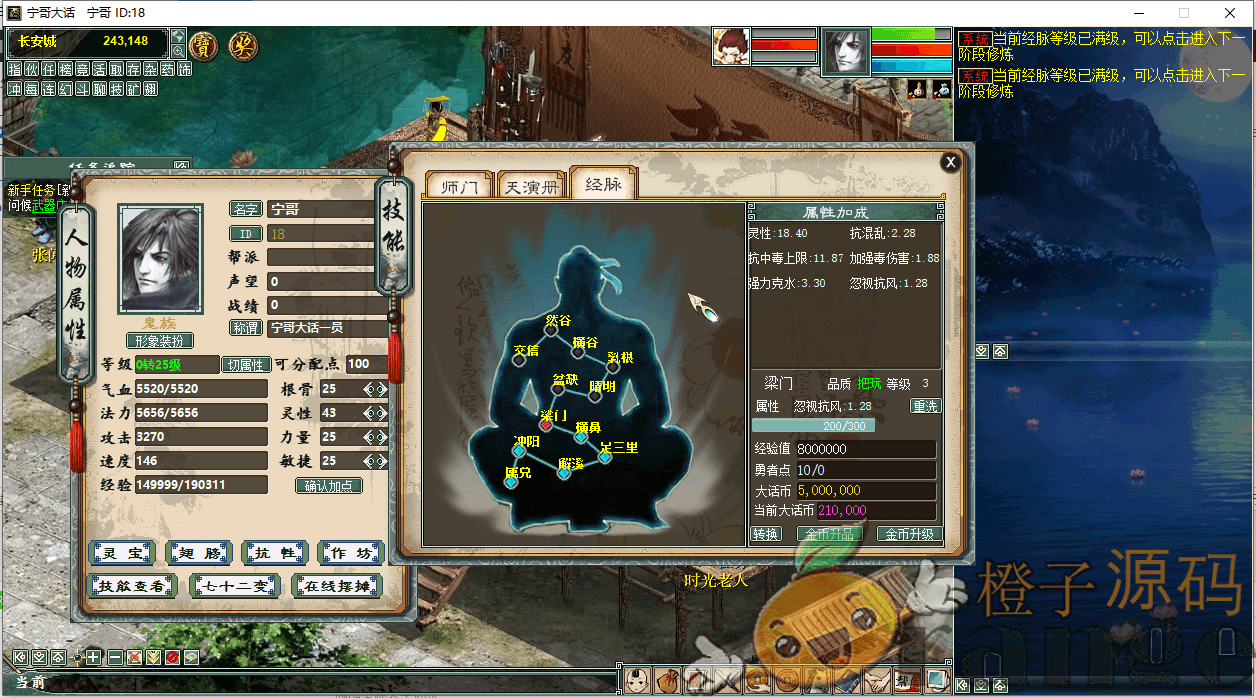
Task: Close the meridian skill window
Action: point(950,162)
